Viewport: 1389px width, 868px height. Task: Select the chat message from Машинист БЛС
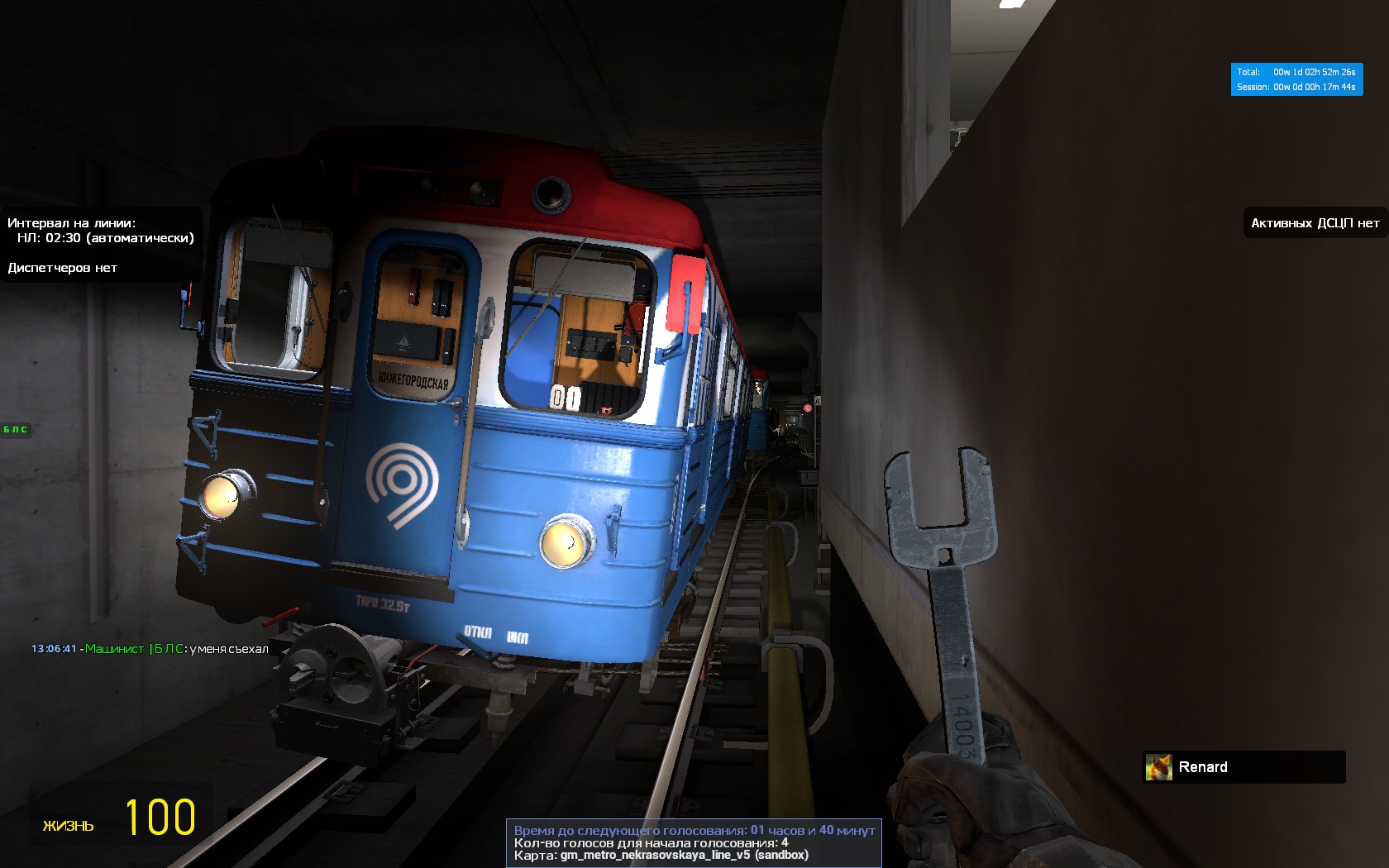click(150, 649)
